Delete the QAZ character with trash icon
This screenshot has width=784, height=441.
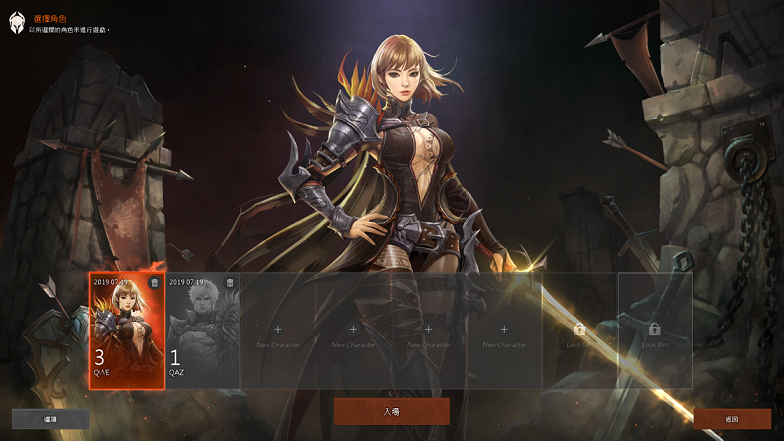pos(230,283)
